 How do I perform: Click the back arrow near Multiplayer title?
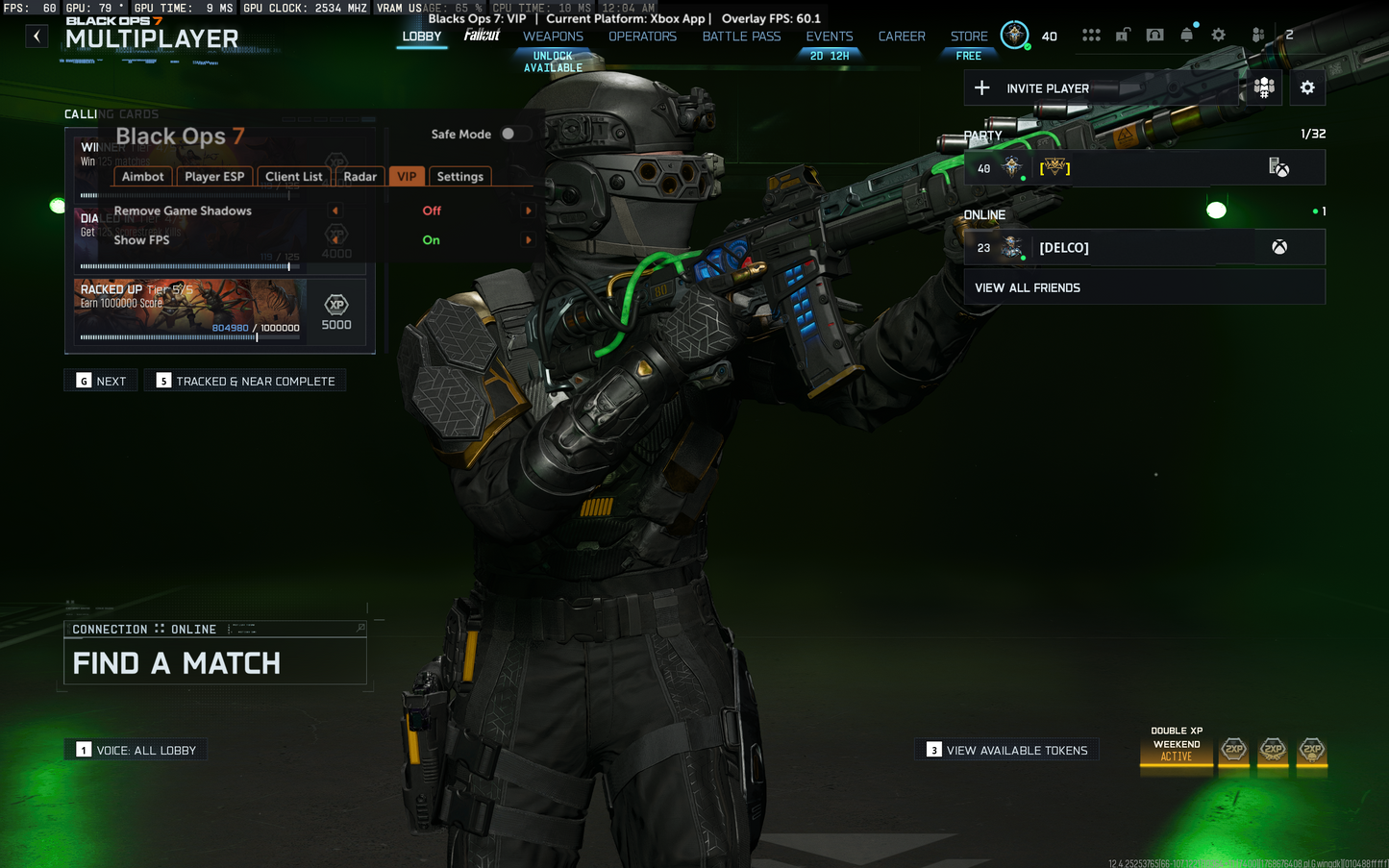(x=37, y=36)
